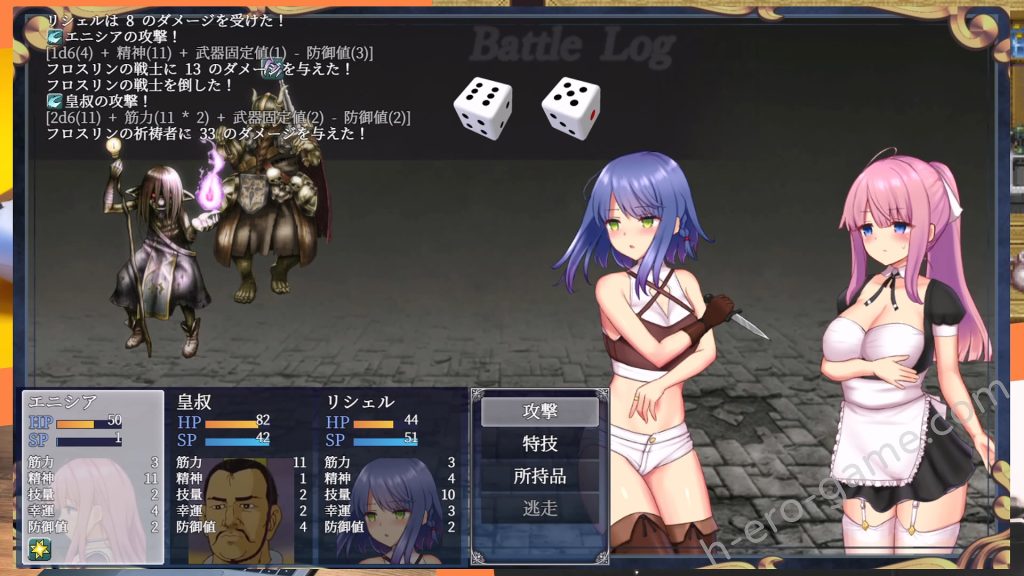Click エニシア's star status icon
This screenshot has width=1024, height=576.
40,549
